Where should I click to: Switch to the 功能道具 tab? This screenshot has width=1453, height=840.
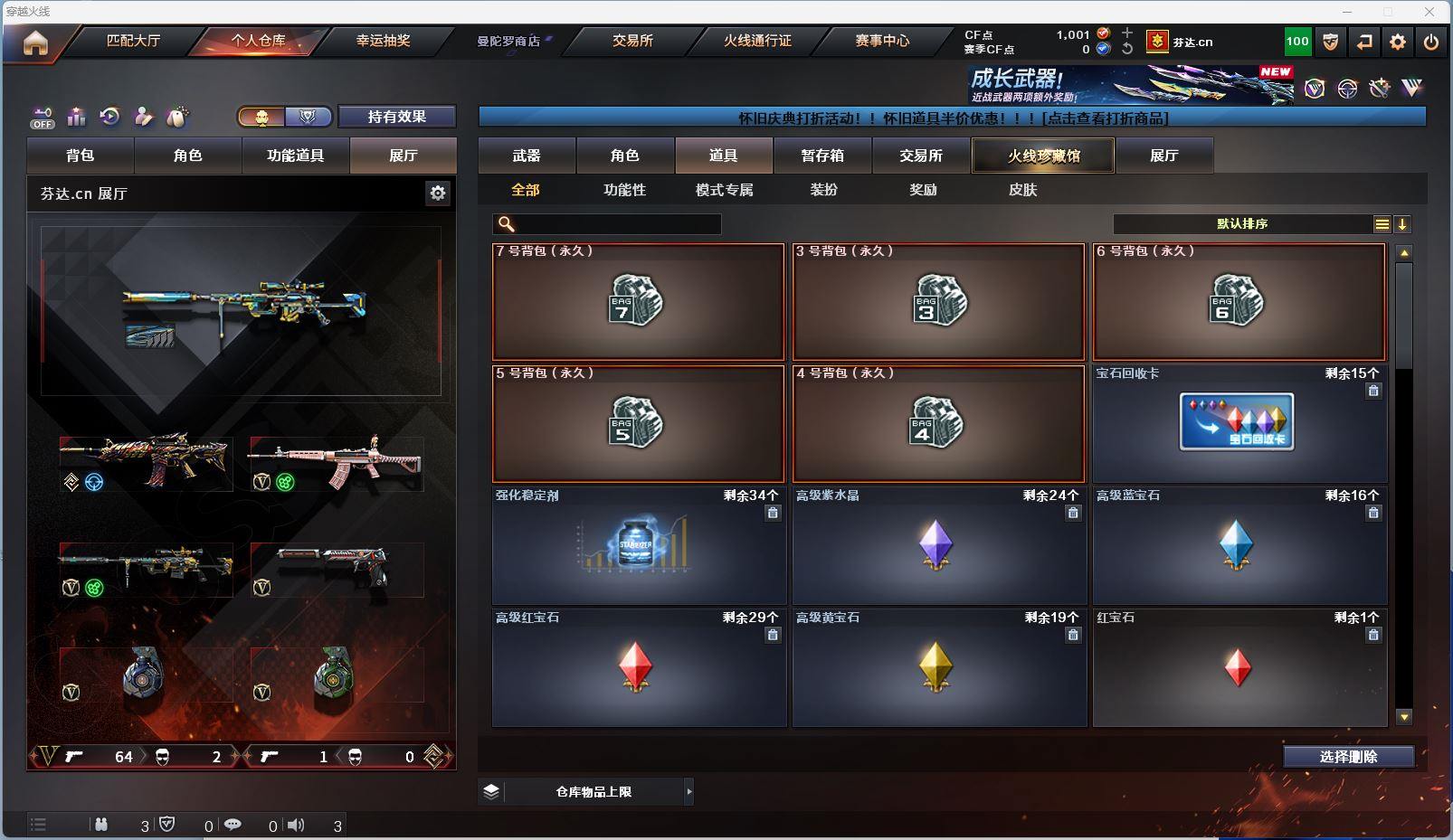pos(295,156)
